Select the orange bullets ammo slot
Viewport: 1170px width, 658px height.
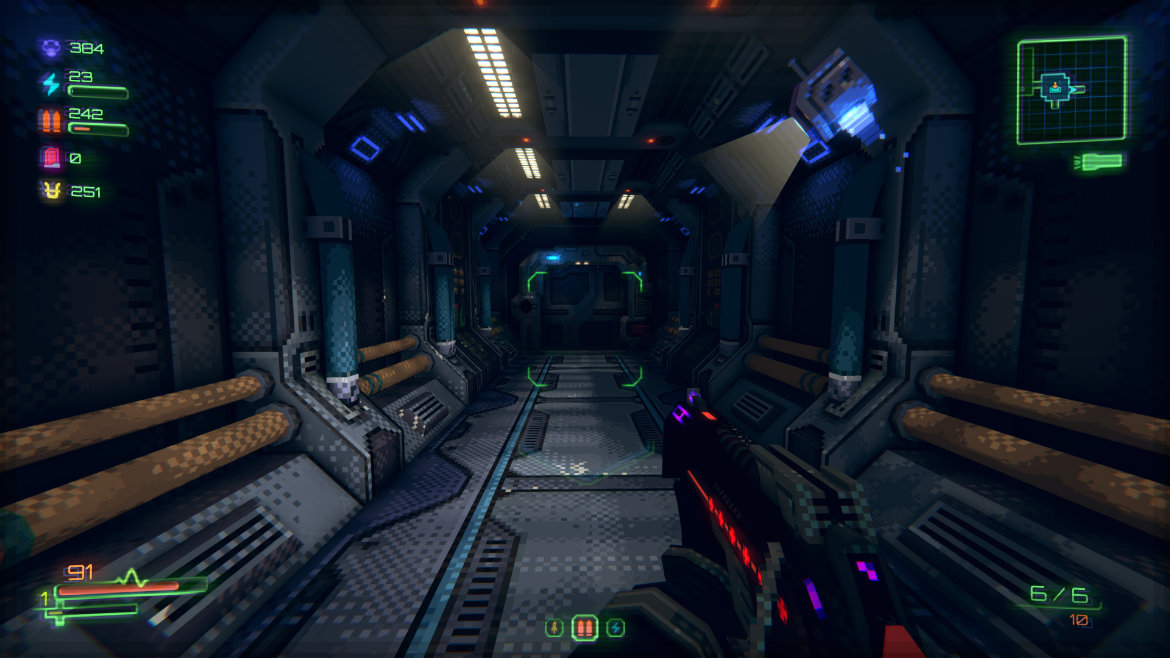[x=584, y=628]
